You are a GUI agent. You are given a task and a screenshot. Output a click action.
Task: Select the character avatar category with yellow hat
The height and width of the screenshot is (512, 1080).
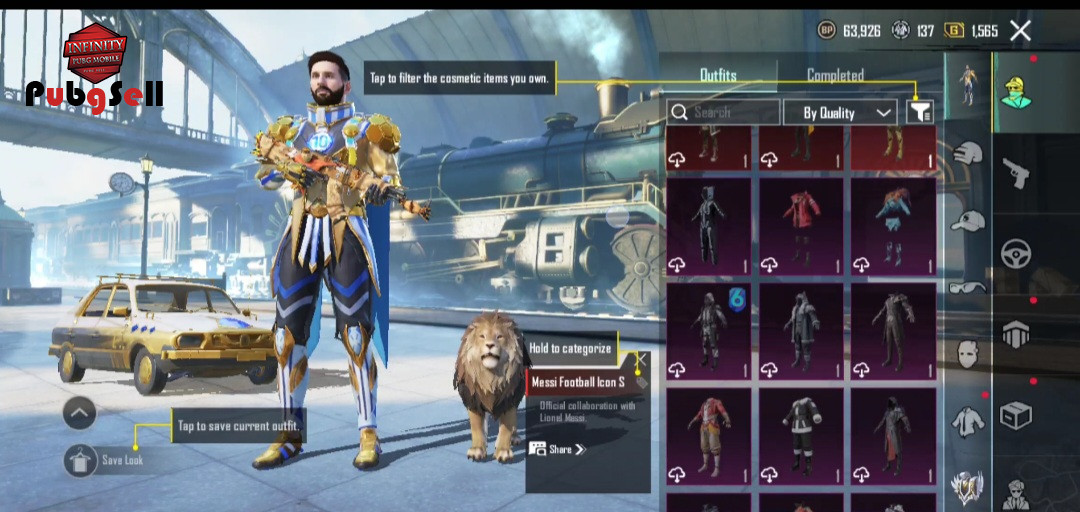click(x=1016, y=91)
